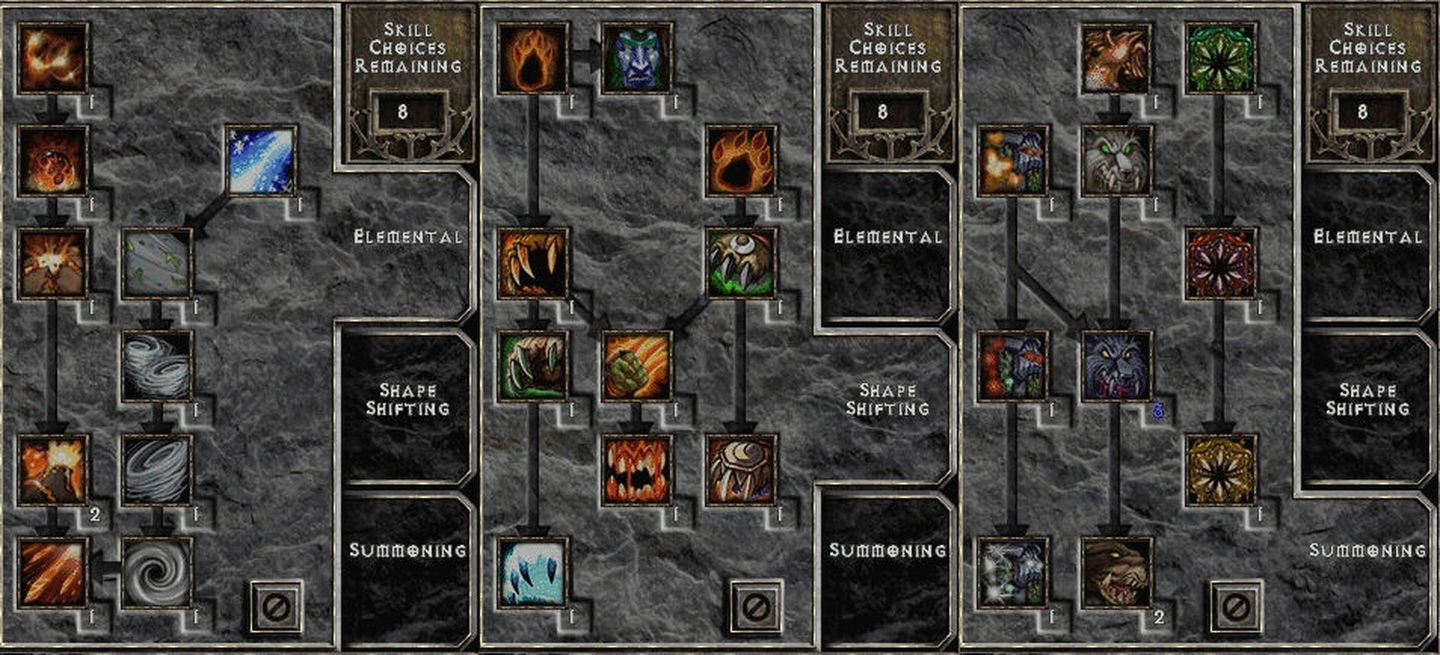Viewport: 1440px width, 655px height.
Task: Select the Armageddon skill
Action: pos(53,572)
